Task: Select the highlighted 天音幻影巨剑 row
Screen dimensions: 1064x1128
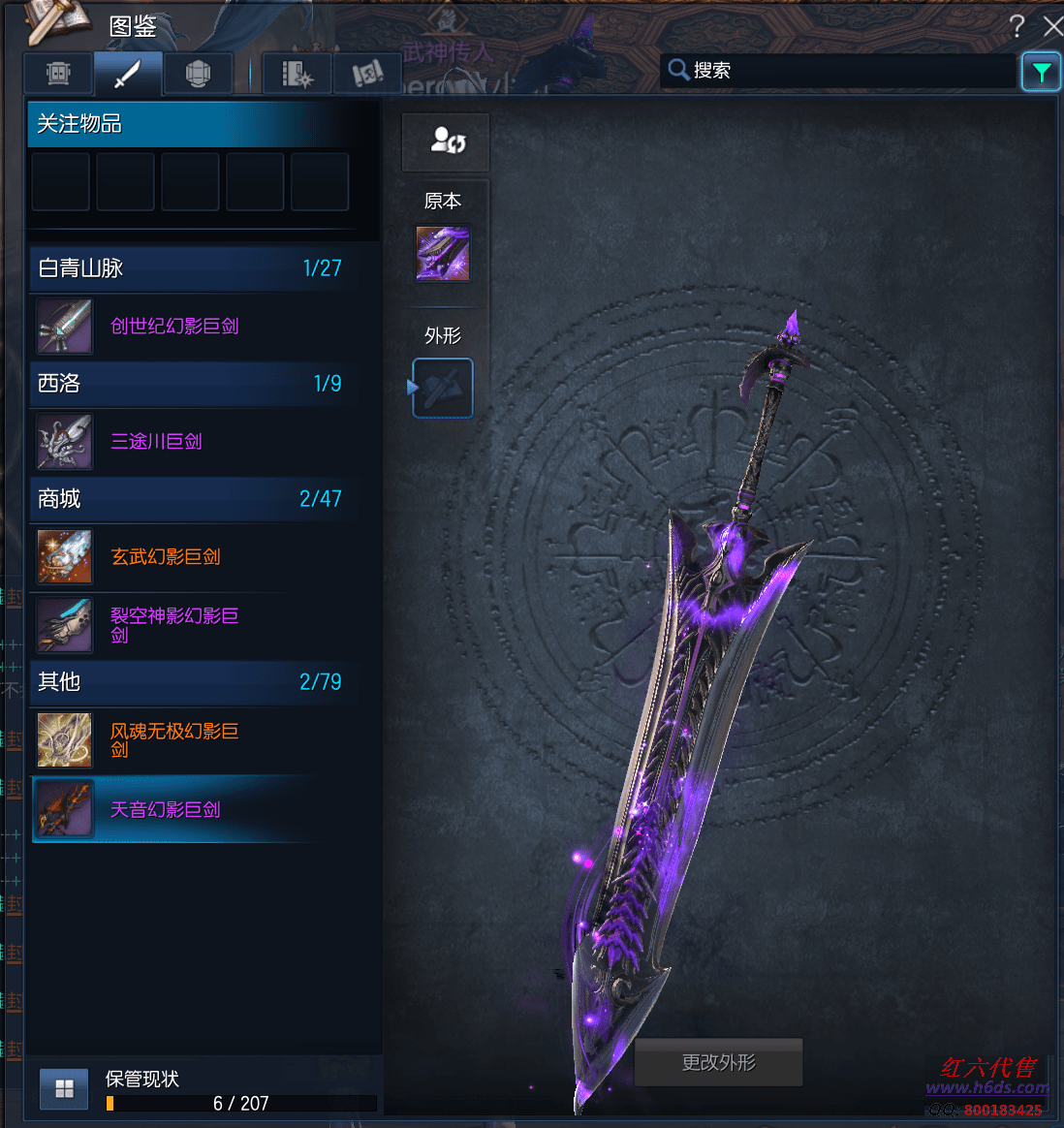Action: click(166, 810)
